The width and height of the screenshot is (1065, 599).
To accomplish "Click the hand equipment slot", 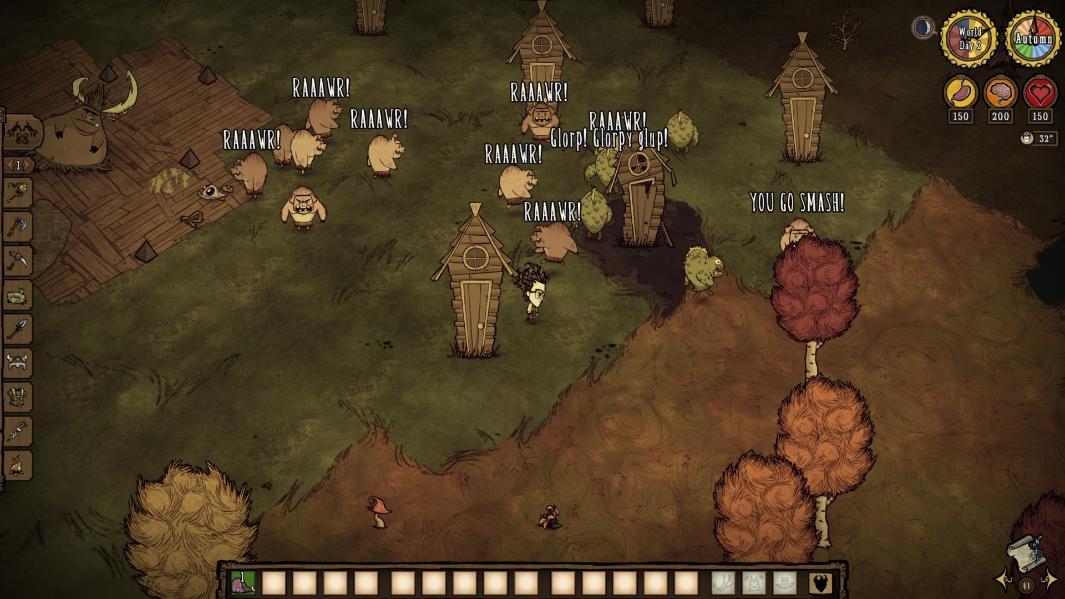I will [723, 583].
